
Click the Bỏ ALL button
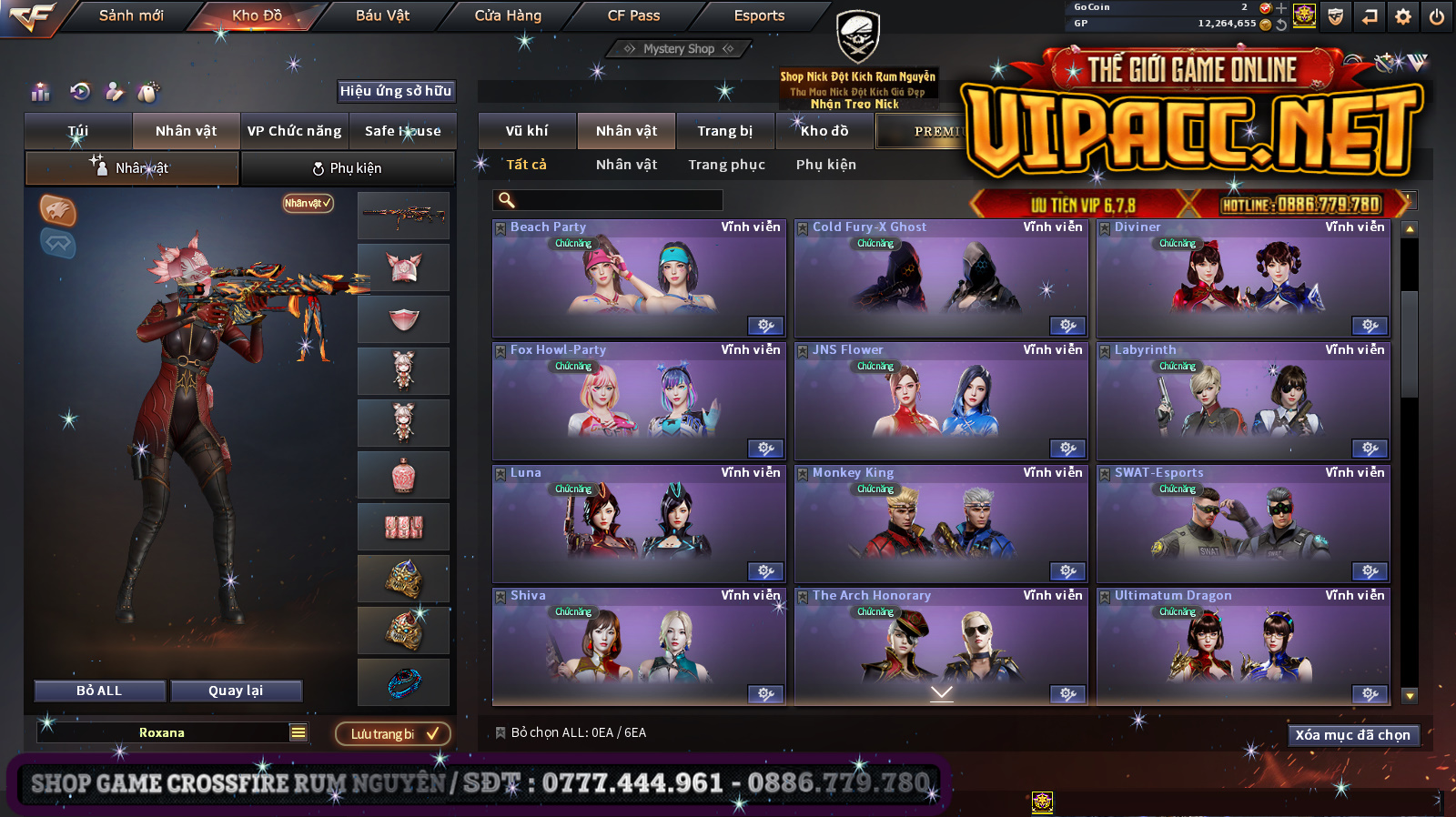(x=99, y=691)
